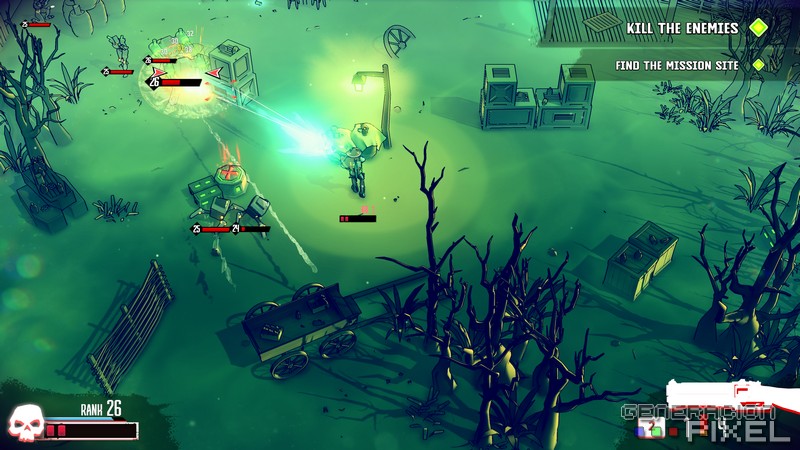Click the small item icon under the weapon
Screen dimensions: 800x450
[x=652, y=430]
